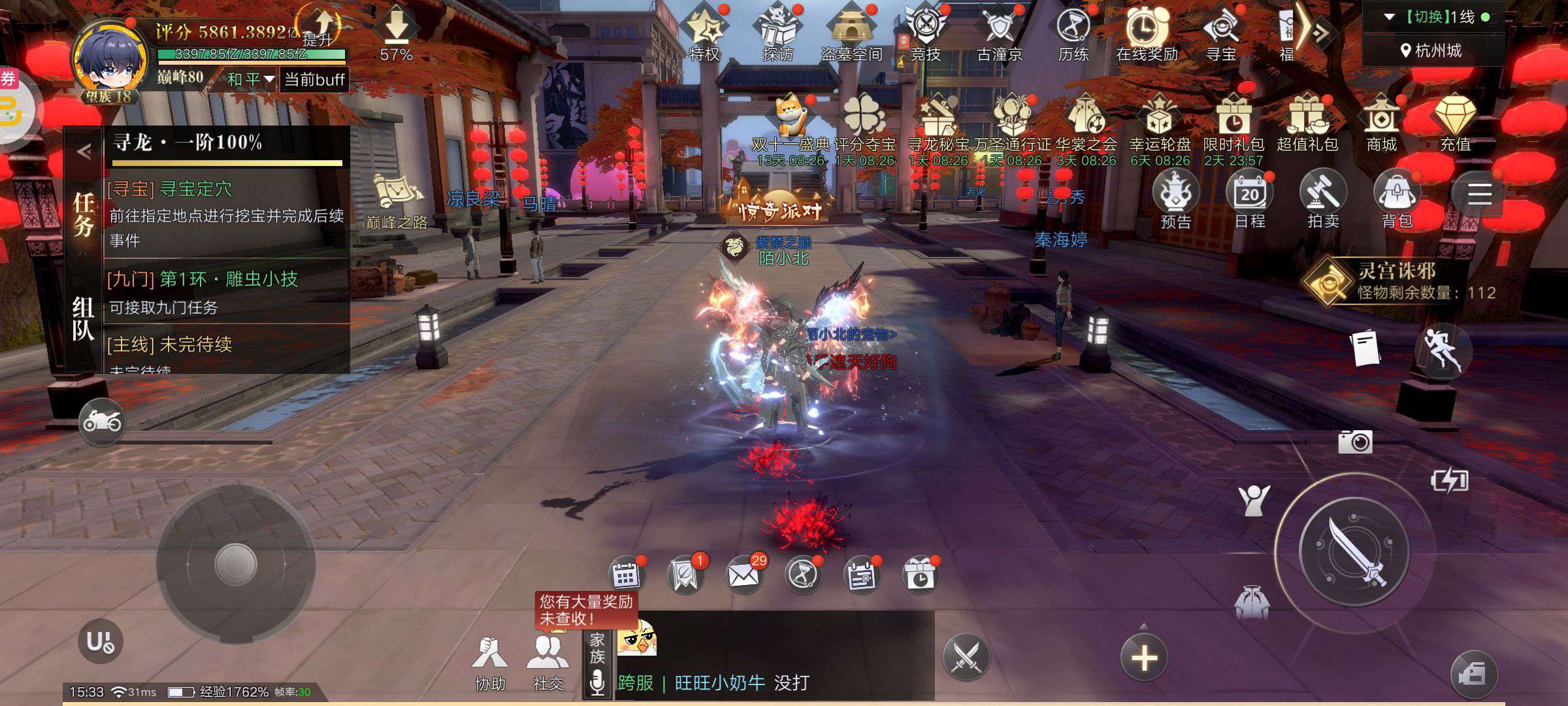The height and width of the screenshot is (706, 1568).
Task: Open the 社交 social menu
Action: (547, 662)
